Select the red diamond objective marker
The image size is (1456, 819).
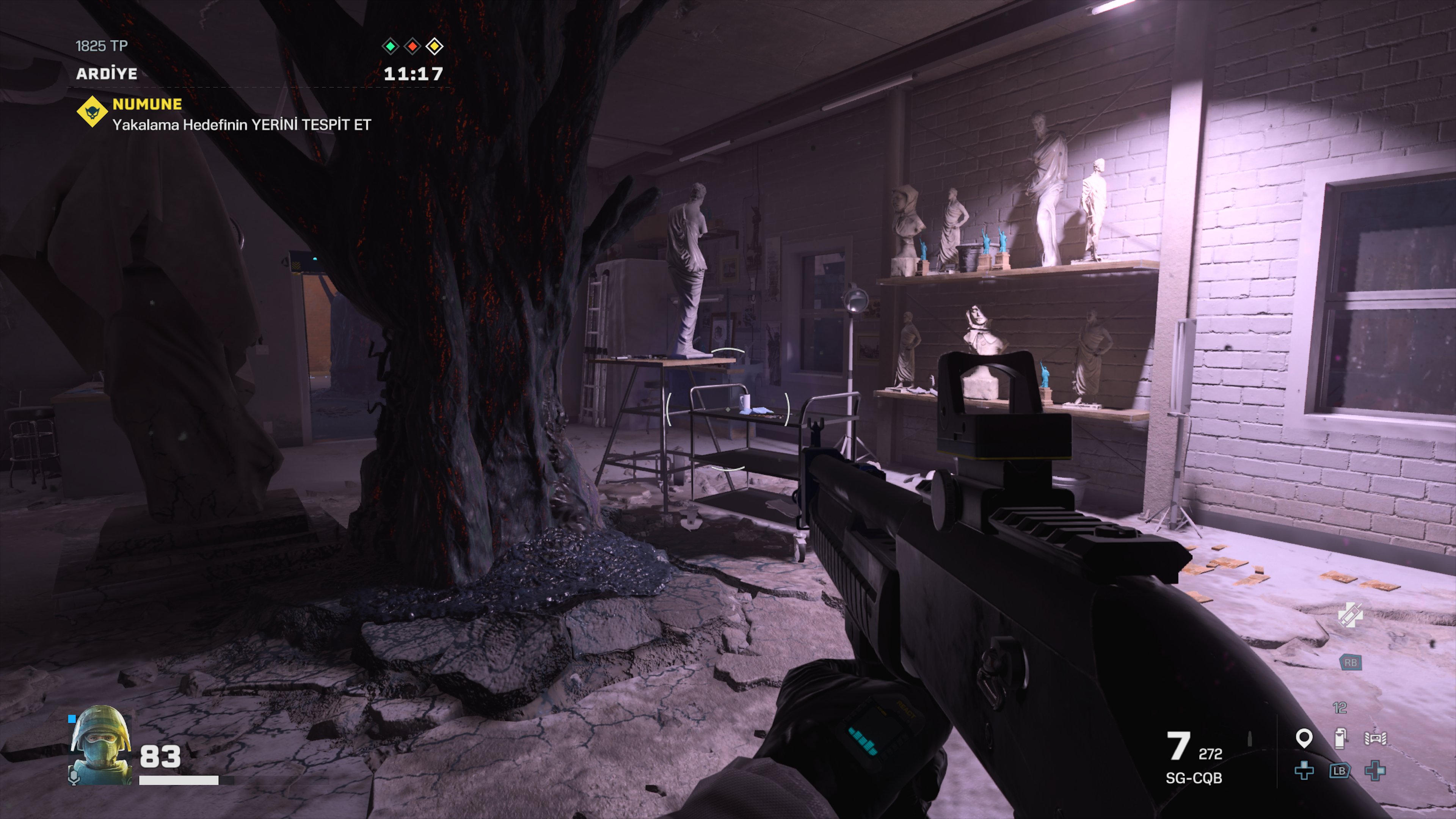(x=413, y=46)
